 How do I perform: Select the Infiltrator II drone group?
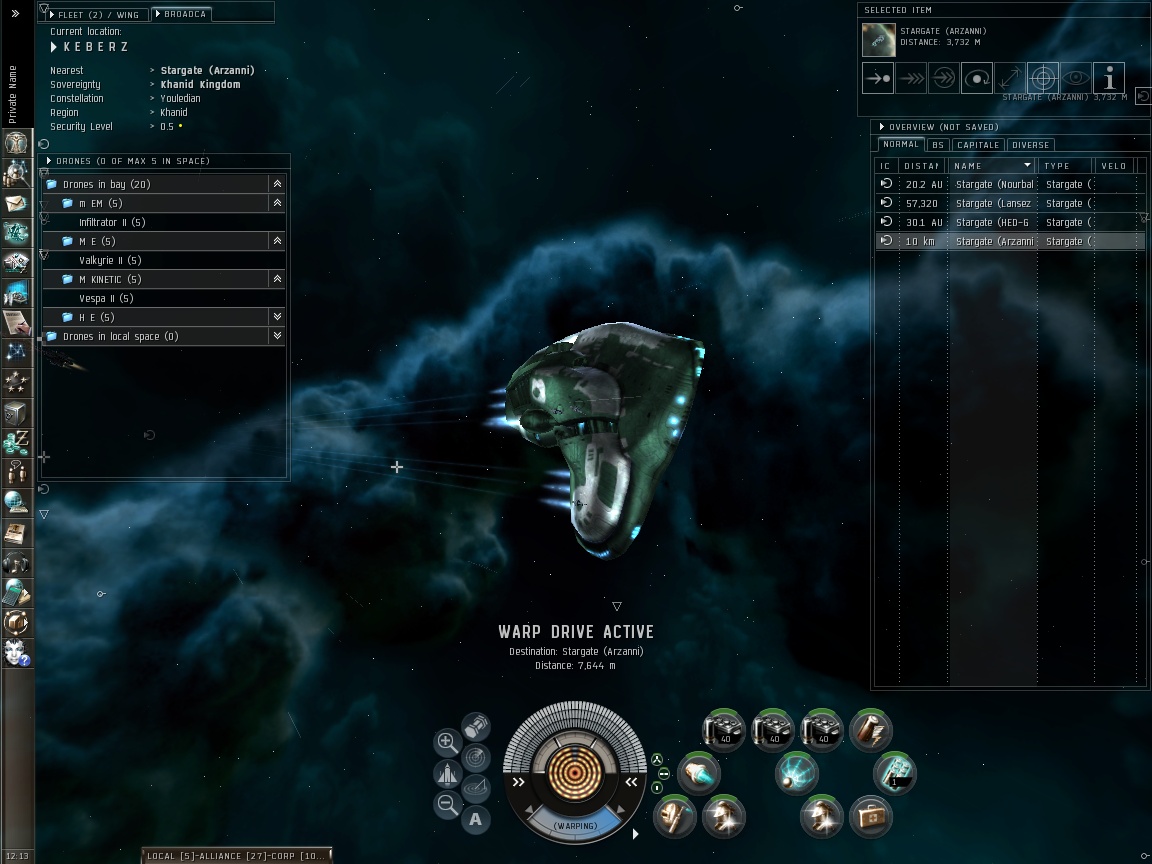(x=112, y=222)
